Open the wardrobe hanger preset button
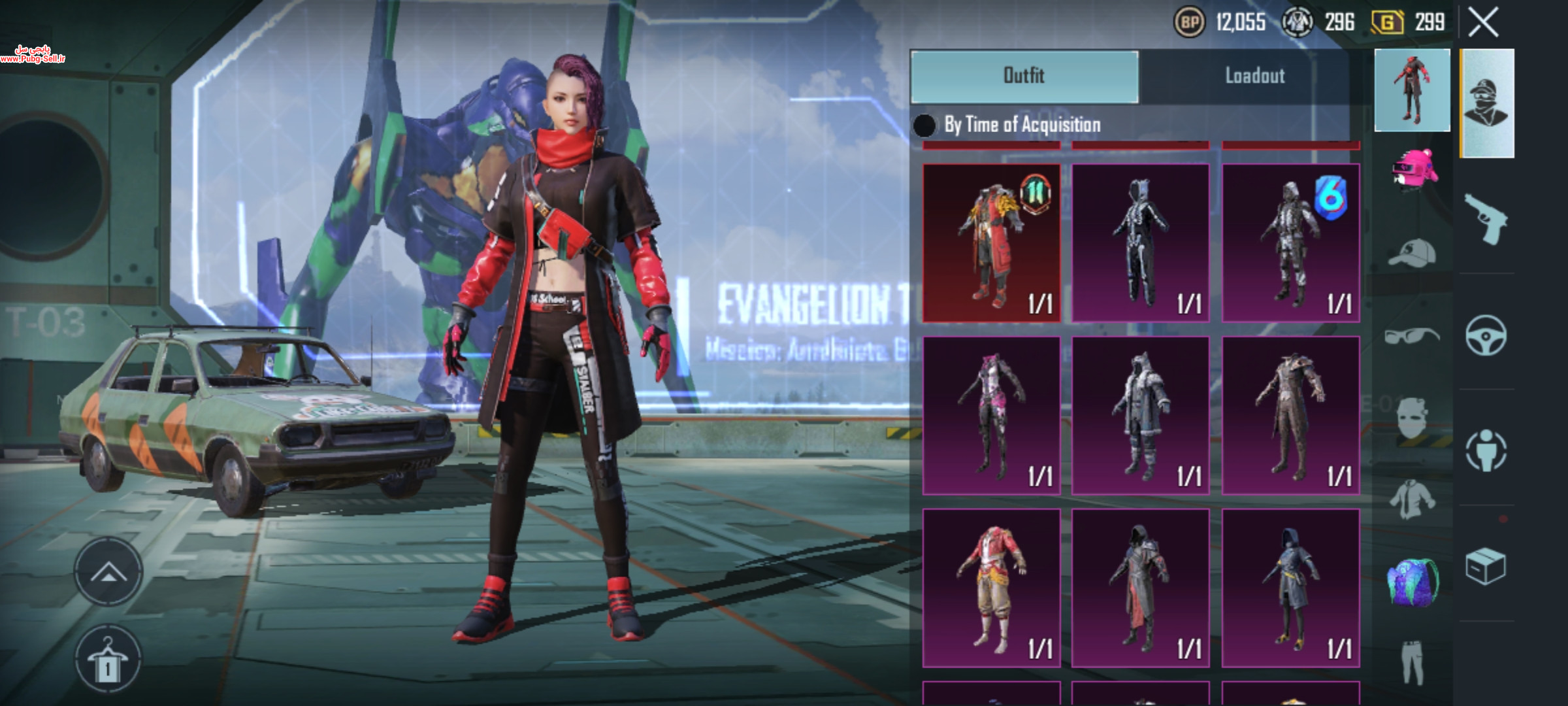This screenshot has height=706, width=1568. (108, 659)
